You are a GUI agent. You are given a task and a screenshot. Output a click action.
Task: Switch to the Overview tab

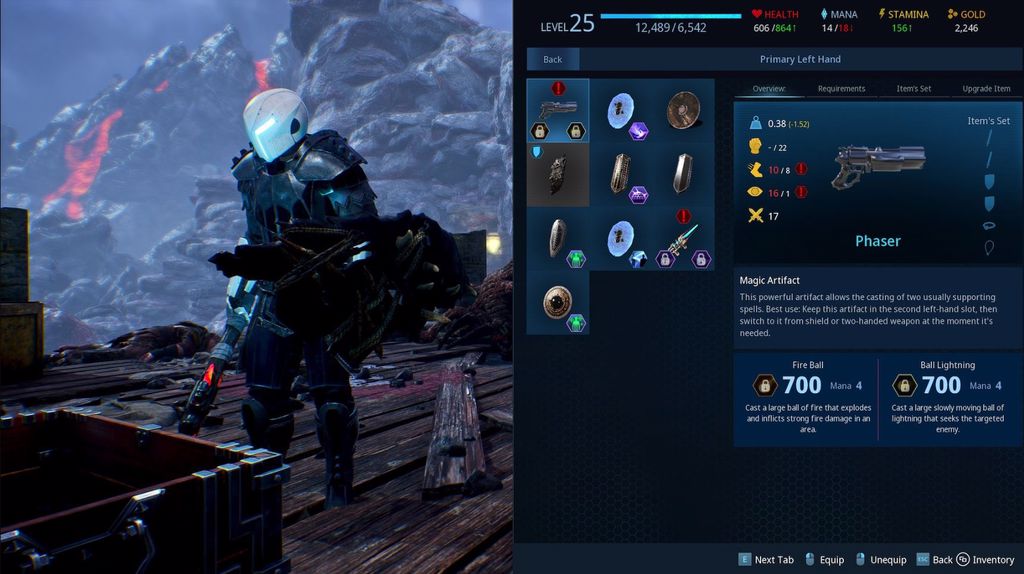pos(770,89)
